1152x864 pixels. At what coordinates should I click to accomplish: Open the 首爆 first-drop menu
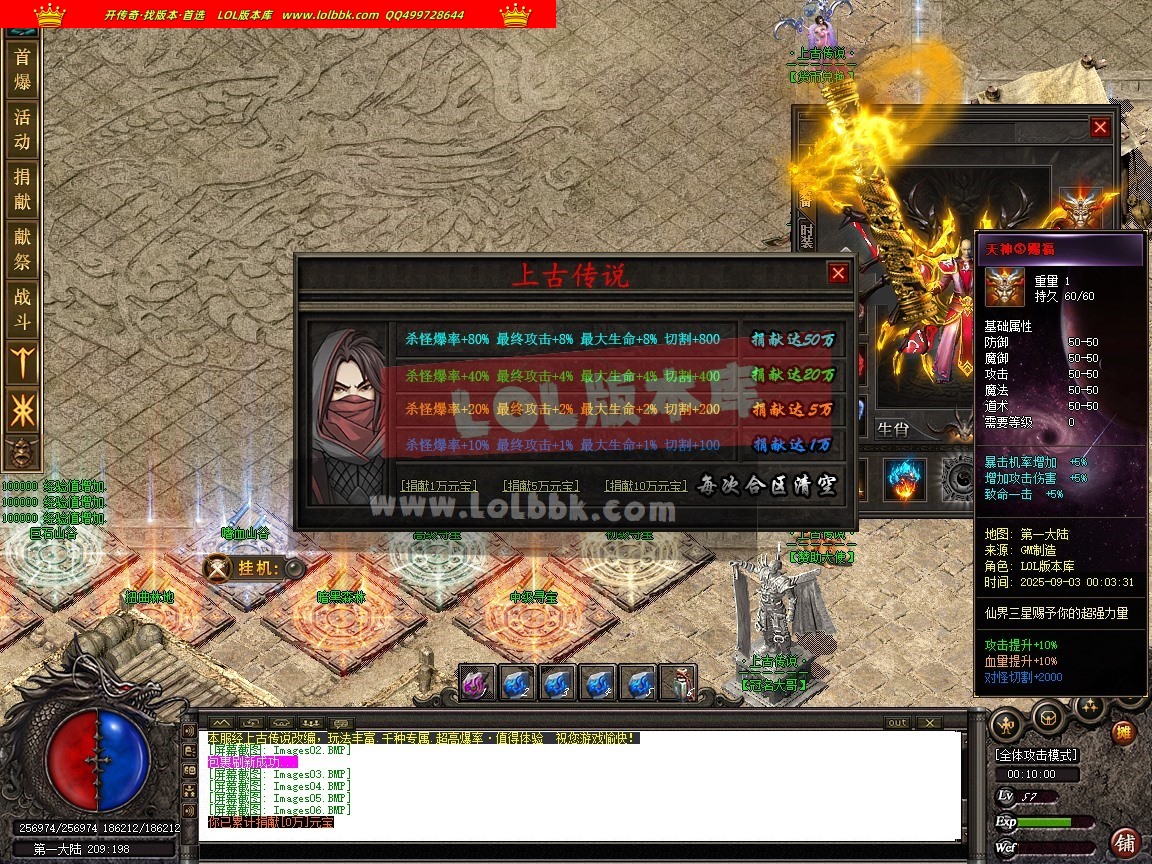coord(22,69)
